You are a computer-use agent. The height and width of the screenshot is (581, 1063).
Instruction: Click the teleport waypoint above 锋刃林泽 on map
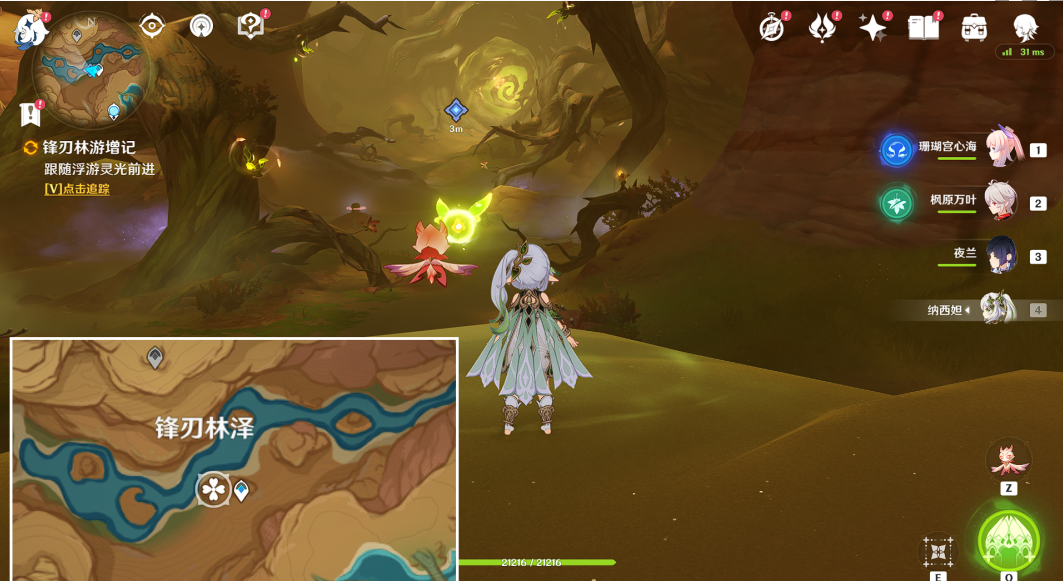(155, 356)
